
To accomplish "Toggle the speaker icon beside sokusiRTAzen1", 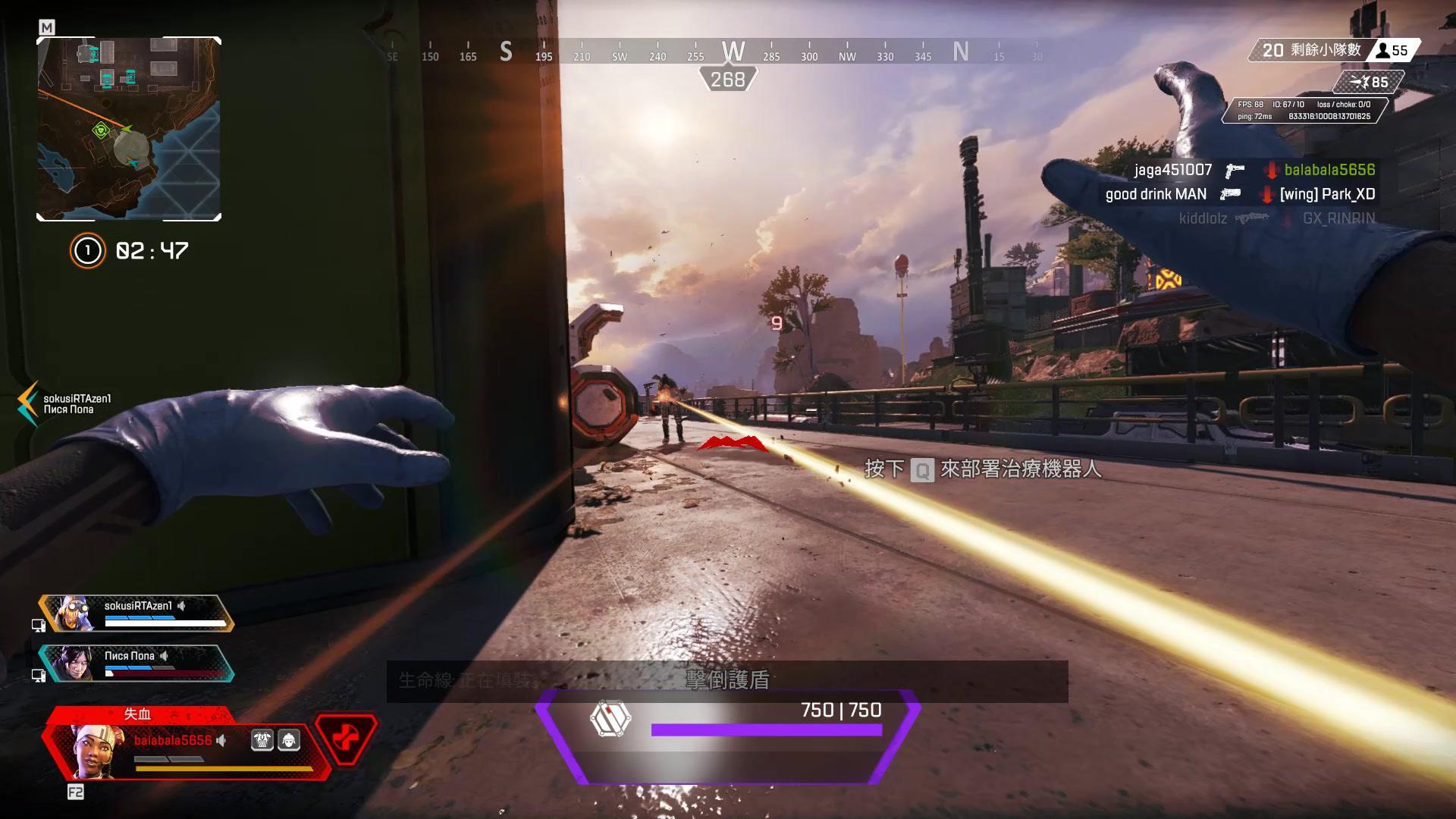I will [x=181, y=605].
